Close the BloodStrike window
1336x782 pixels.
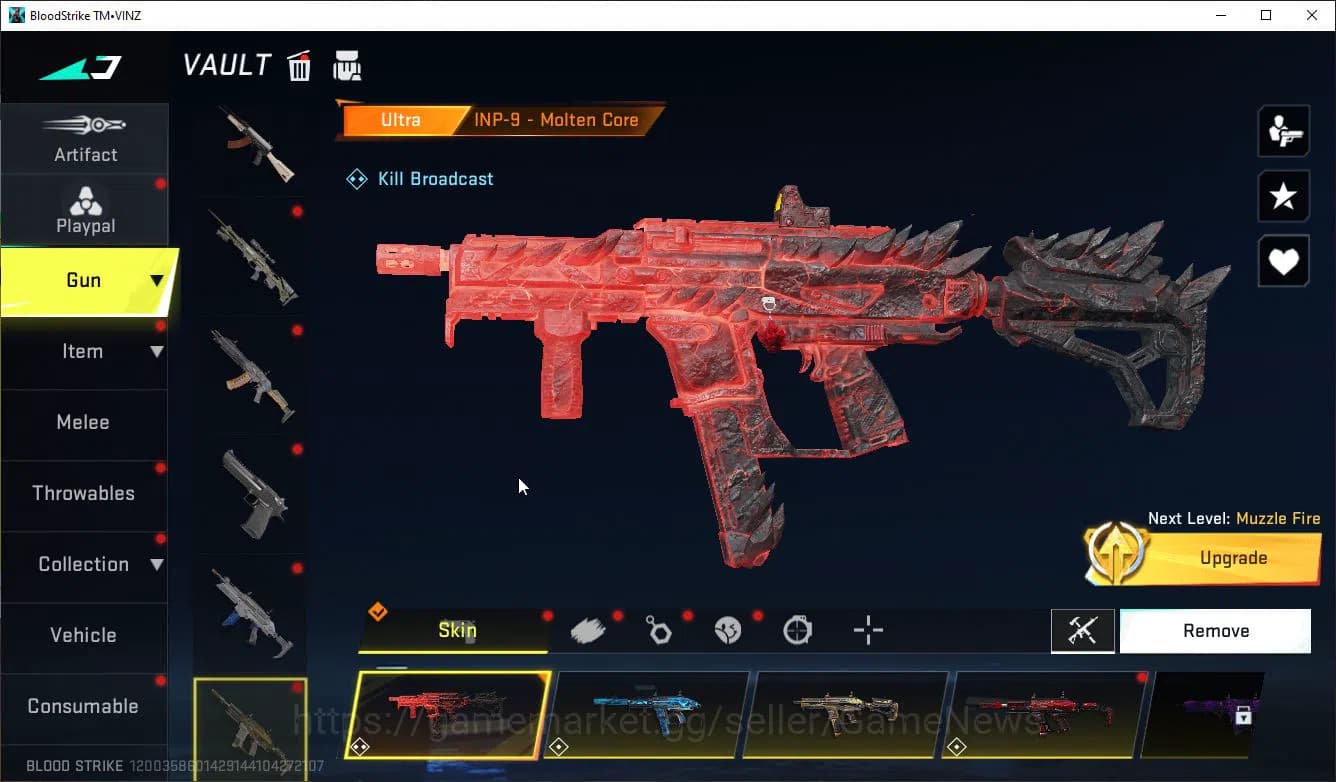[1312, 15]
